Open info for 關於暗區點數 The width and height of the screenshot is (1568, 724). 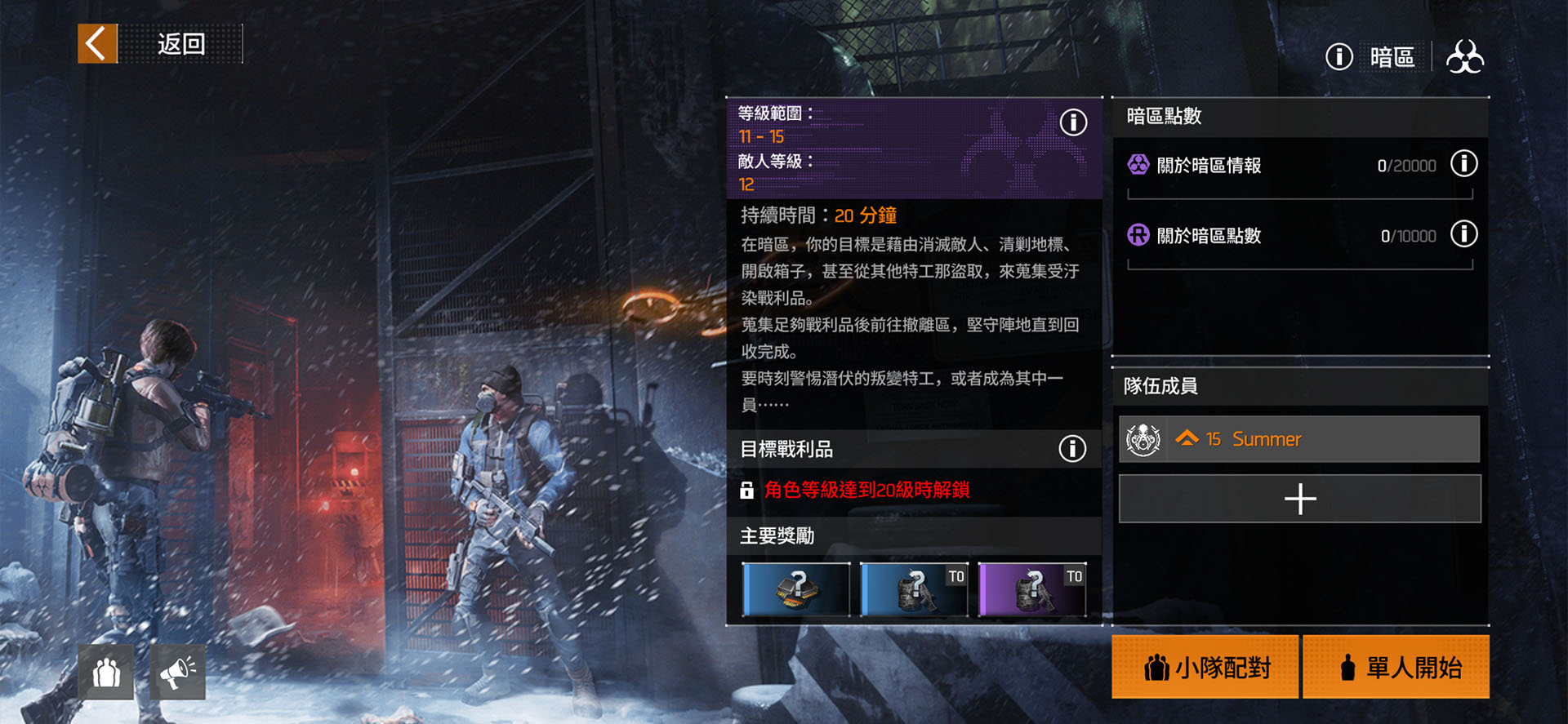(1463, 235)
